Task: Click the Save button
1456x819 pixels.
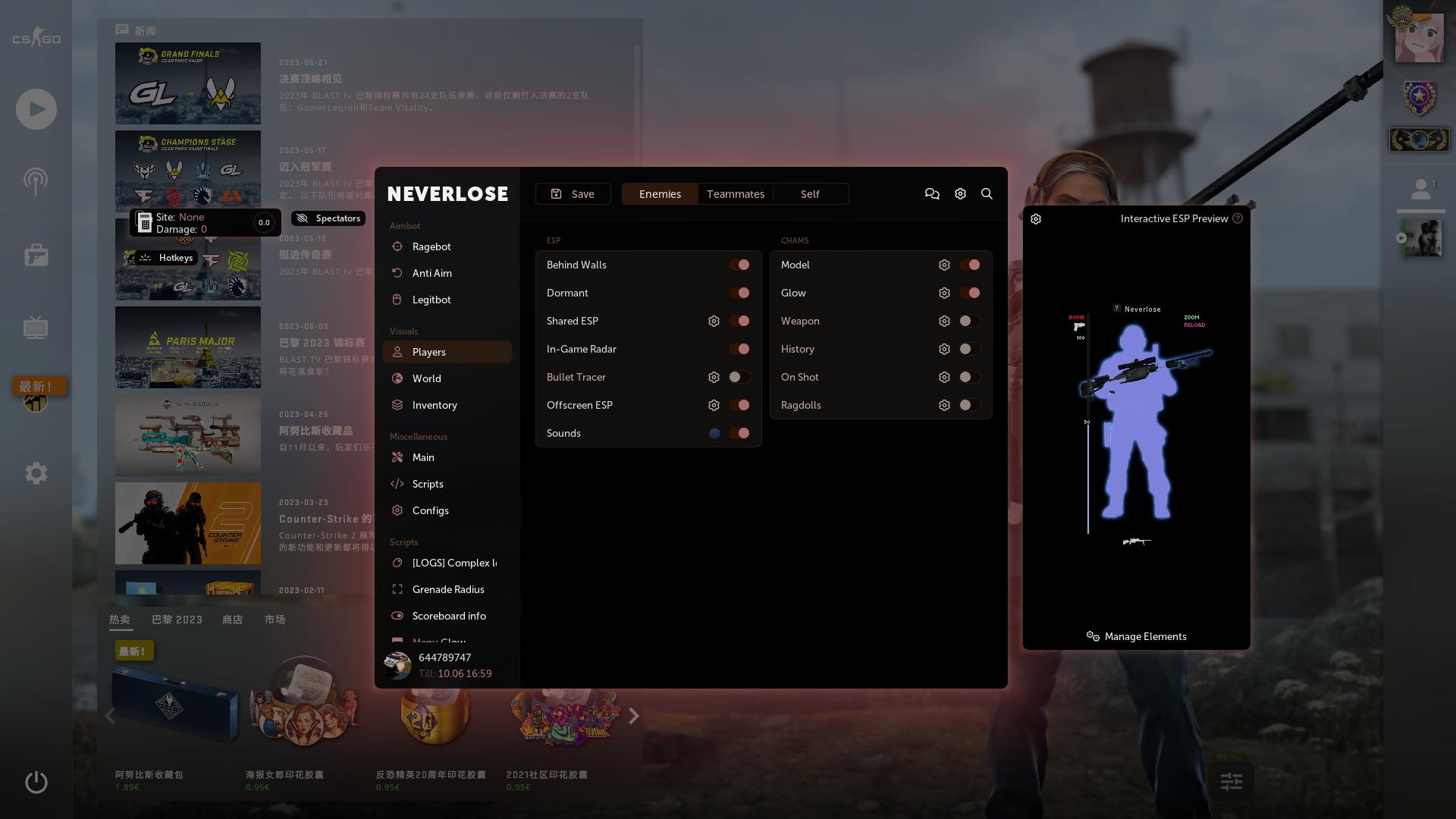Action: [573, 194]
